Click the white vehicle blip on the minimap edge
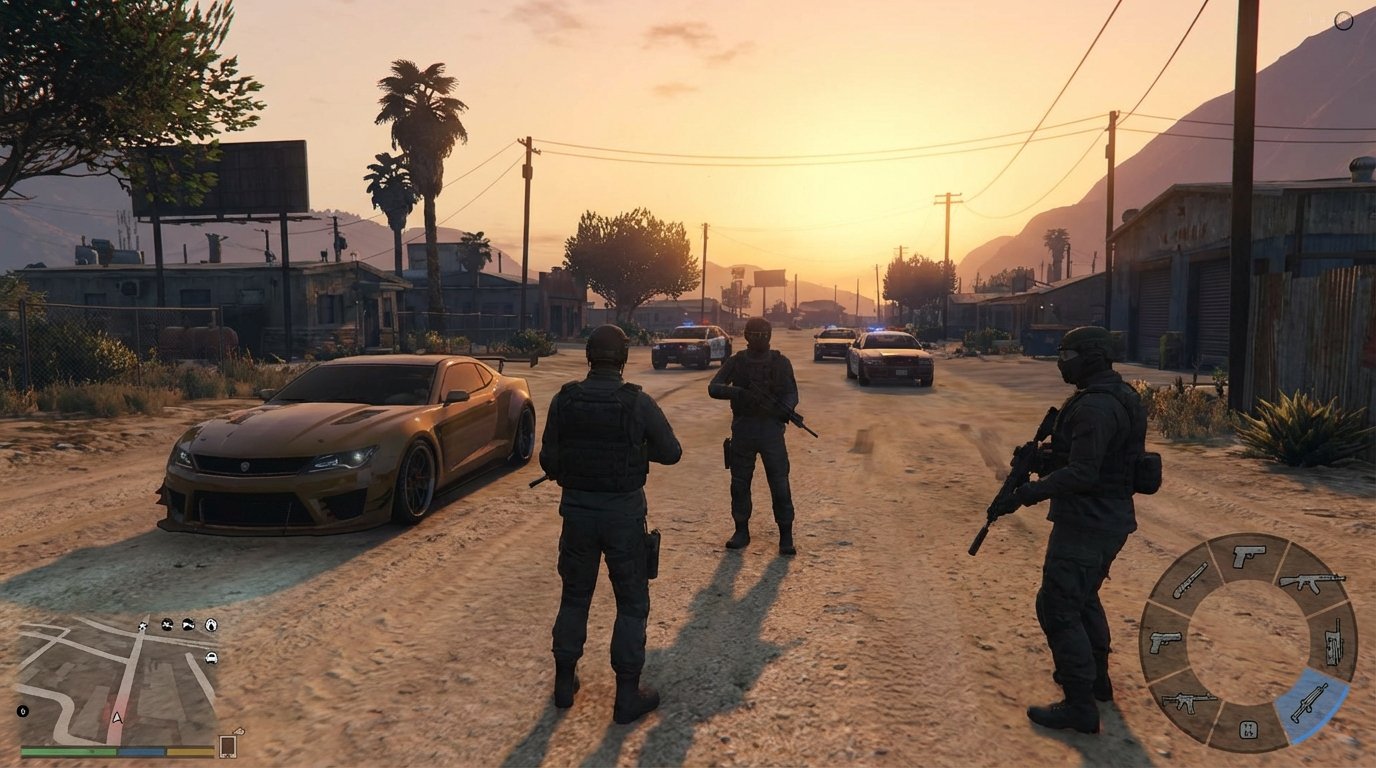Image resolution: width=1376 pixels, height=768 pixels. click(x=211, y=658)
